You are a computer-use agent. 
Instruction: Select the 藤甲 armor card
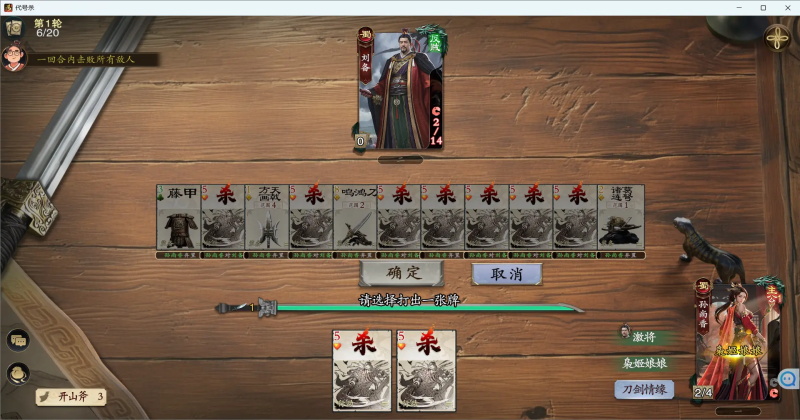178,217
